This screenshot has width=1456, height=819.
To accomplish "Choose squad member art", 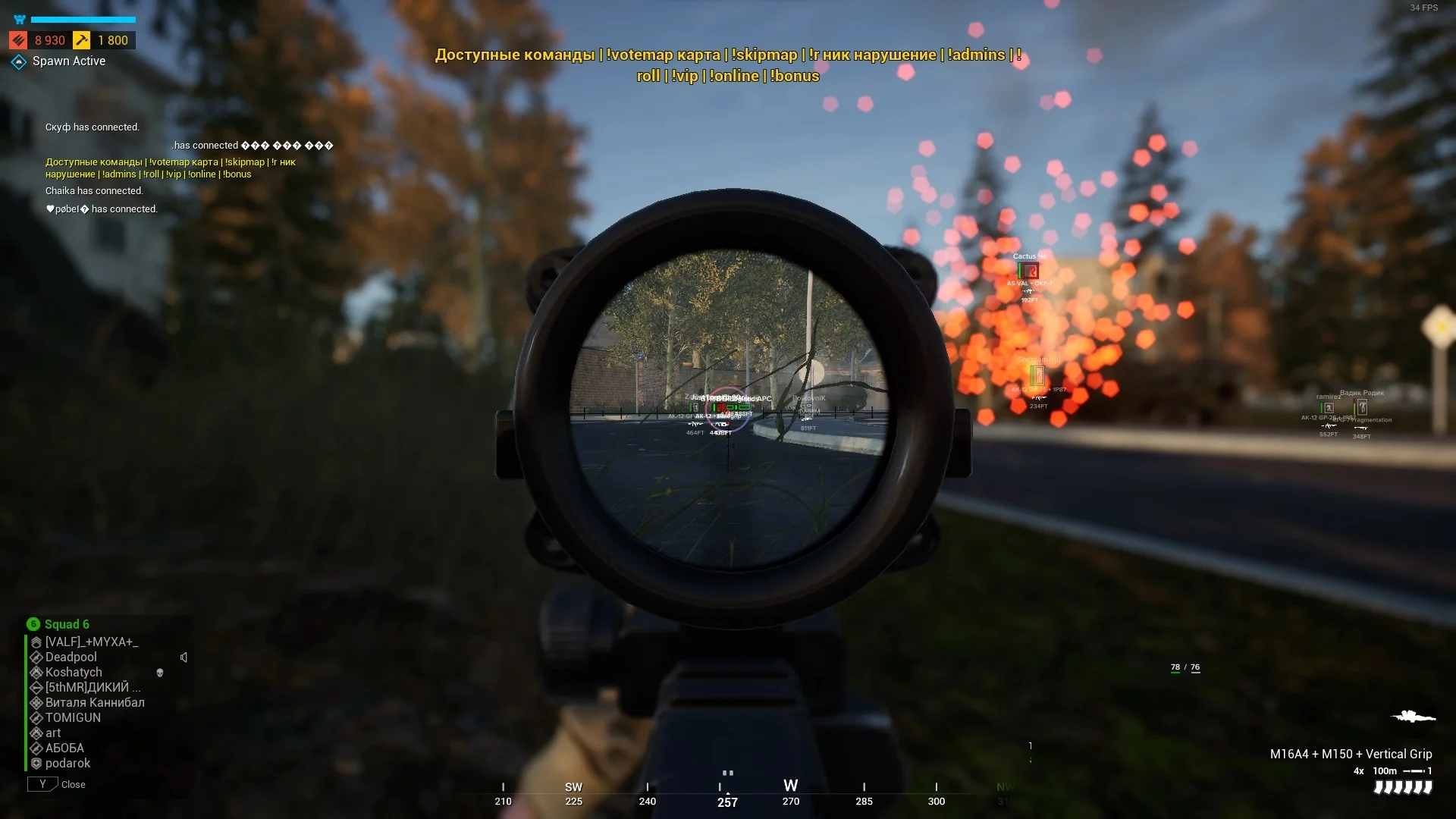I will click(x=53, y=733).
